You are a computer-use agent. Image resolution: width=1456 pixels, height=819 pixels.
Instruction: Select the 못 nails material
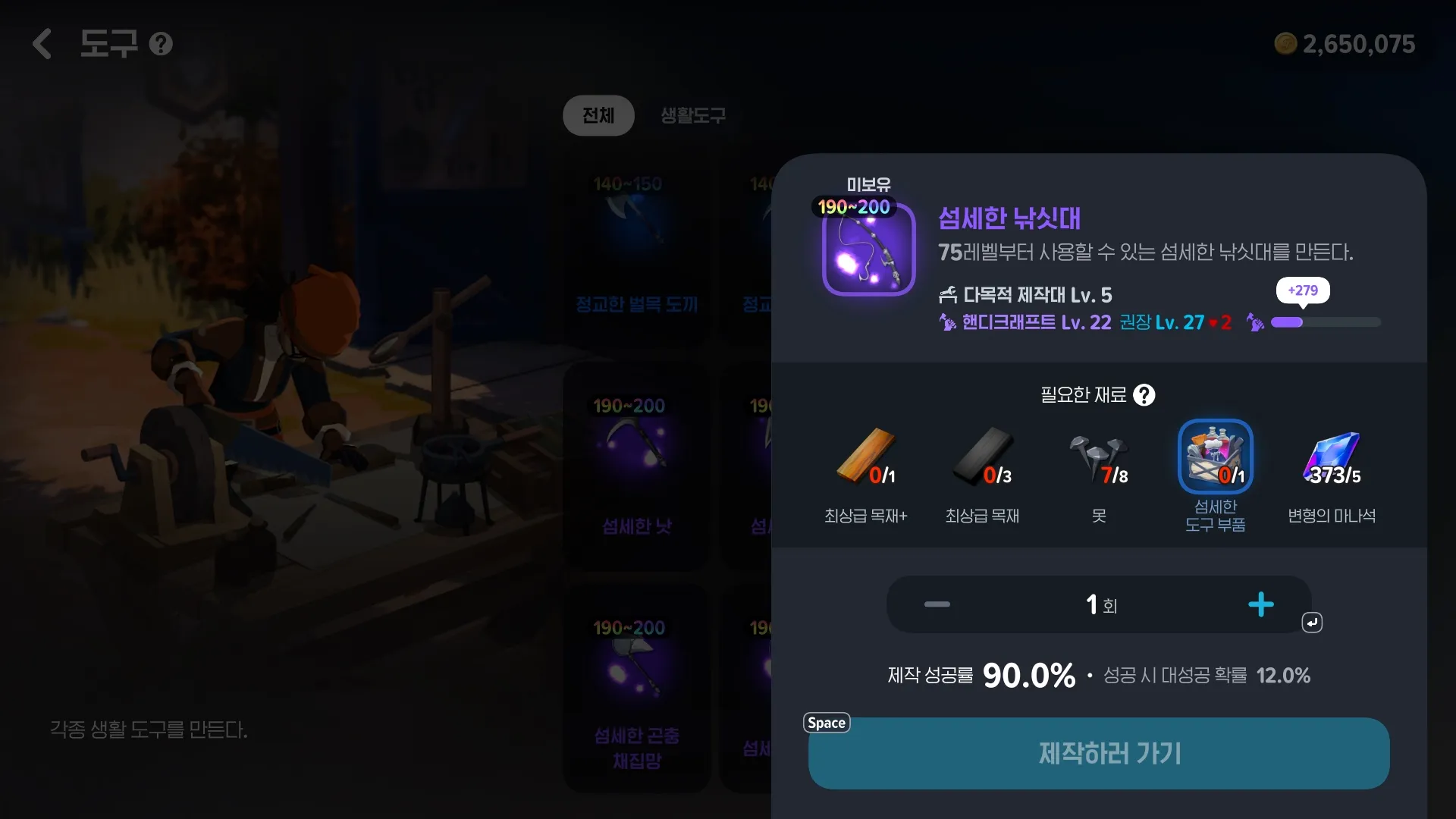tap(1099, 458)
